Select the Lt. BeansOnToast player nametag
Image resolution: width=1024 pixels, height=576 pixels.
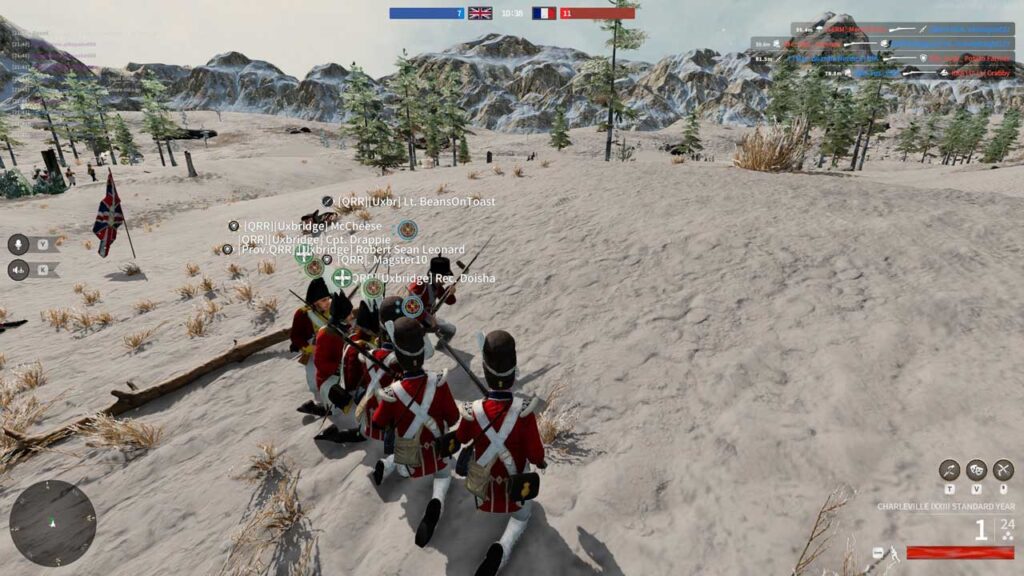tap(416, 201)
